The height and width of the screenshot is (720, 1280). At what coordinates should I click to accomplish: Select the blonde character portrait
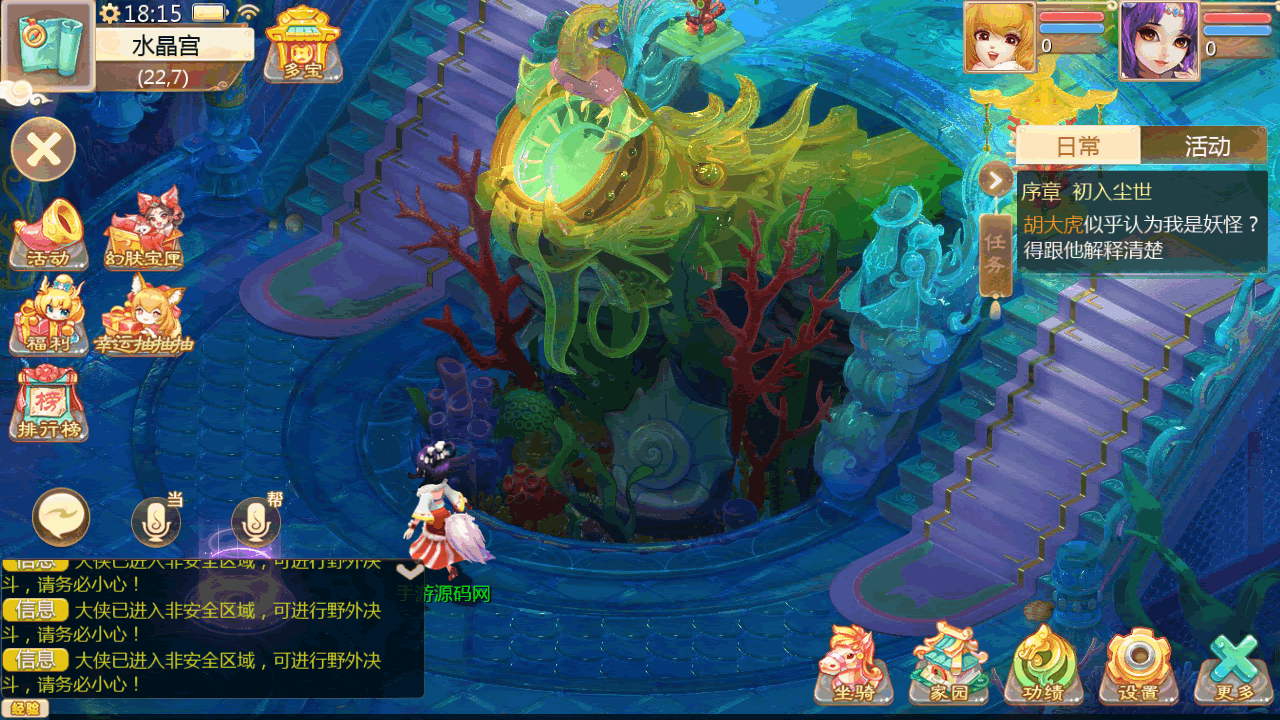(x=999, y=38)
